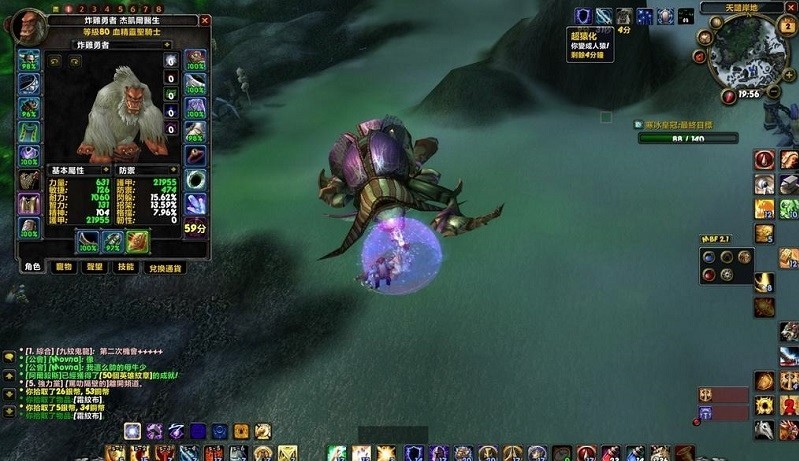This screenshot has width=799, height=461.
Task: Switch to the 技能 (Skills) tab
Action: 125,267
